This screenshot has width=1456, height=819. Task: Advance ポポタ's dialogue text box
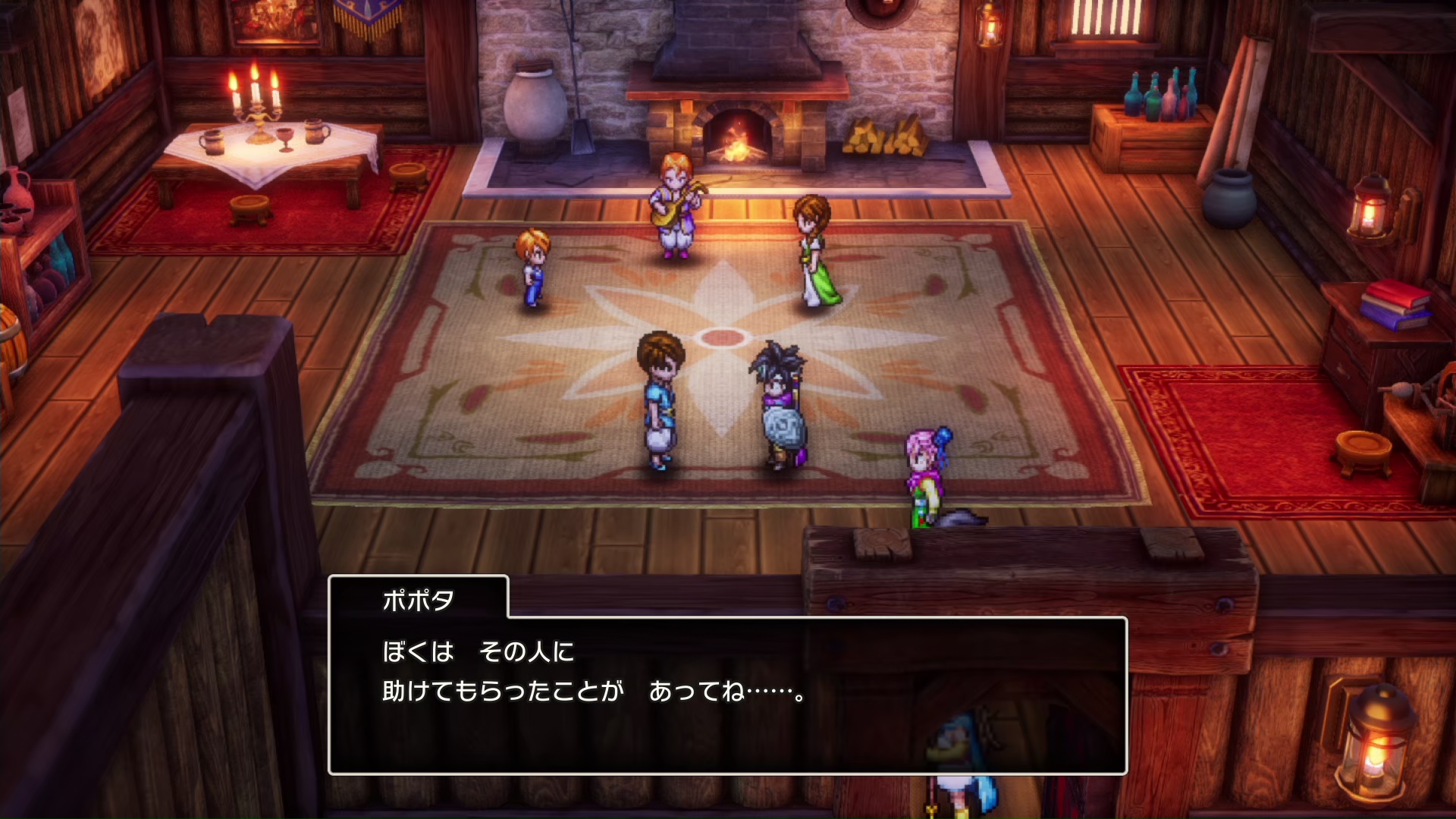coord(726,695)
